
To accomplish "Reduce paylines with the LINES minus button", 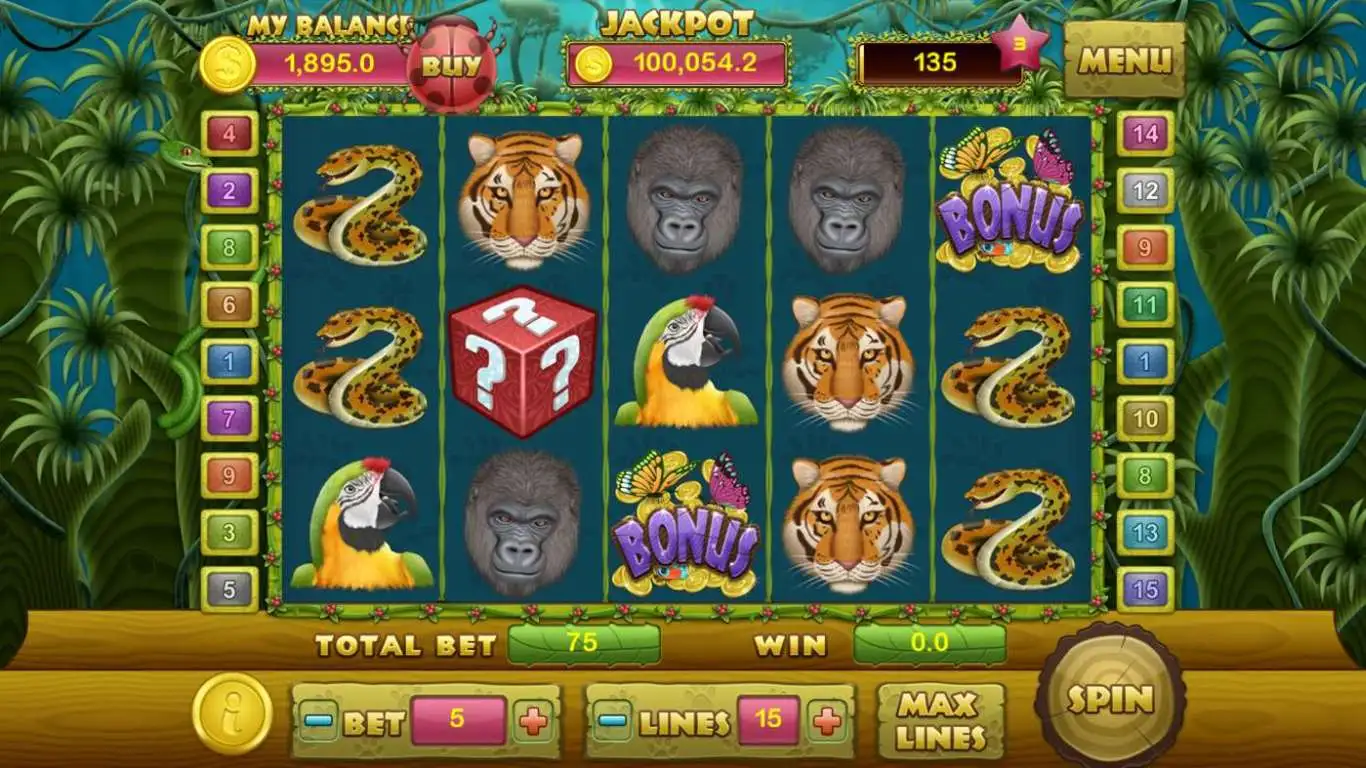I will tap(612, 721).
